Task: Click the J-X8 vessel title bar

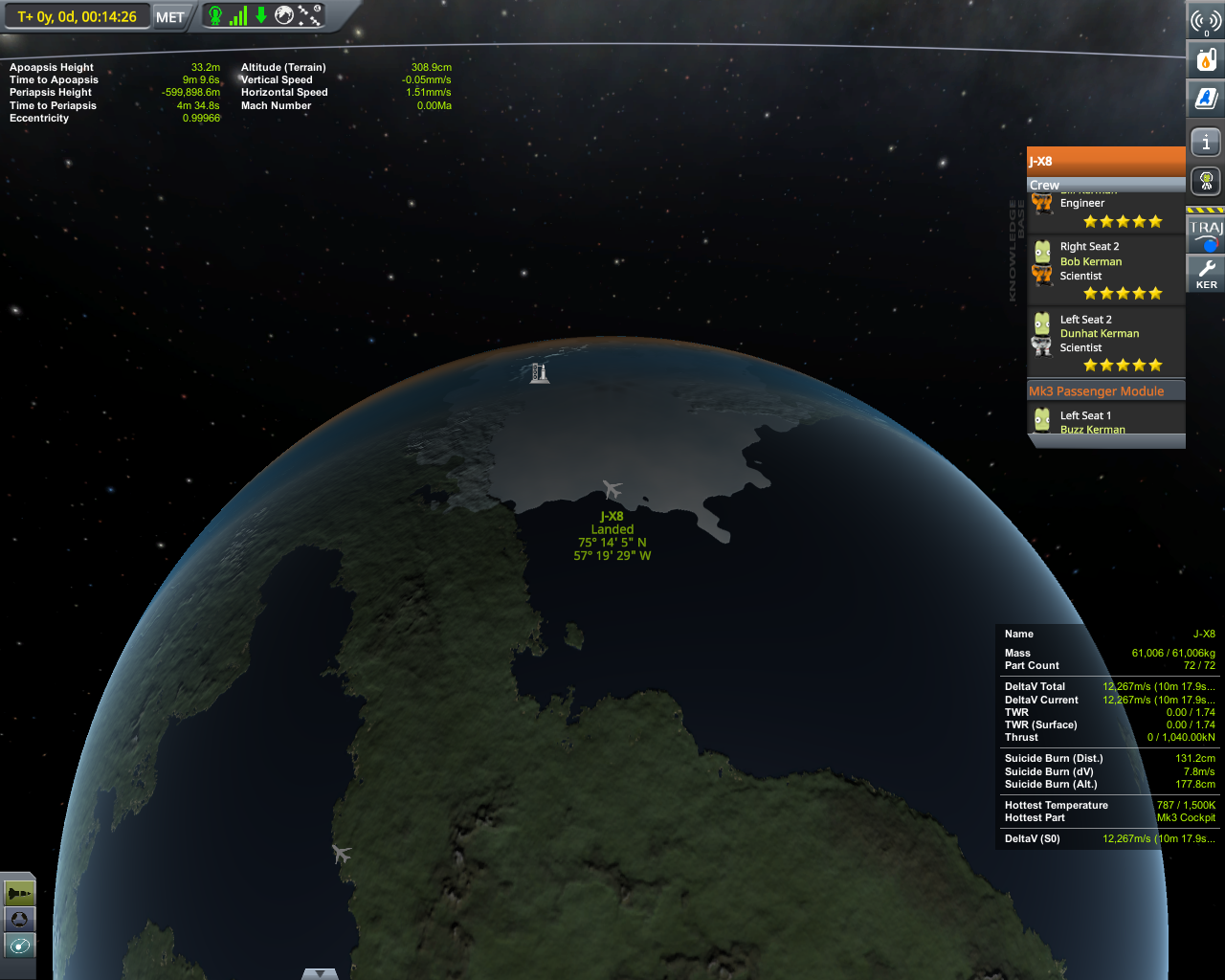Action: pyautogui.click(x=1105, y=161)
